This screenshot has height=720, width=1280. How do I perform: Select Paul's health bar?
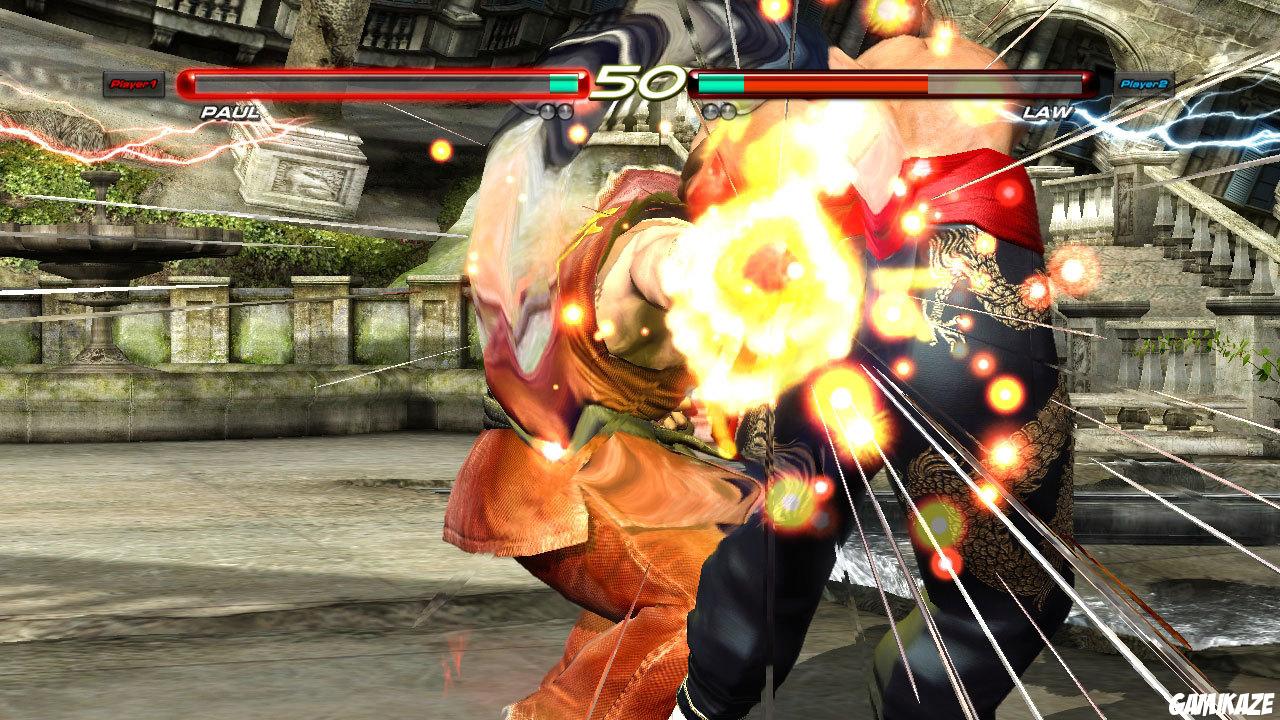(x=370, y=83)
